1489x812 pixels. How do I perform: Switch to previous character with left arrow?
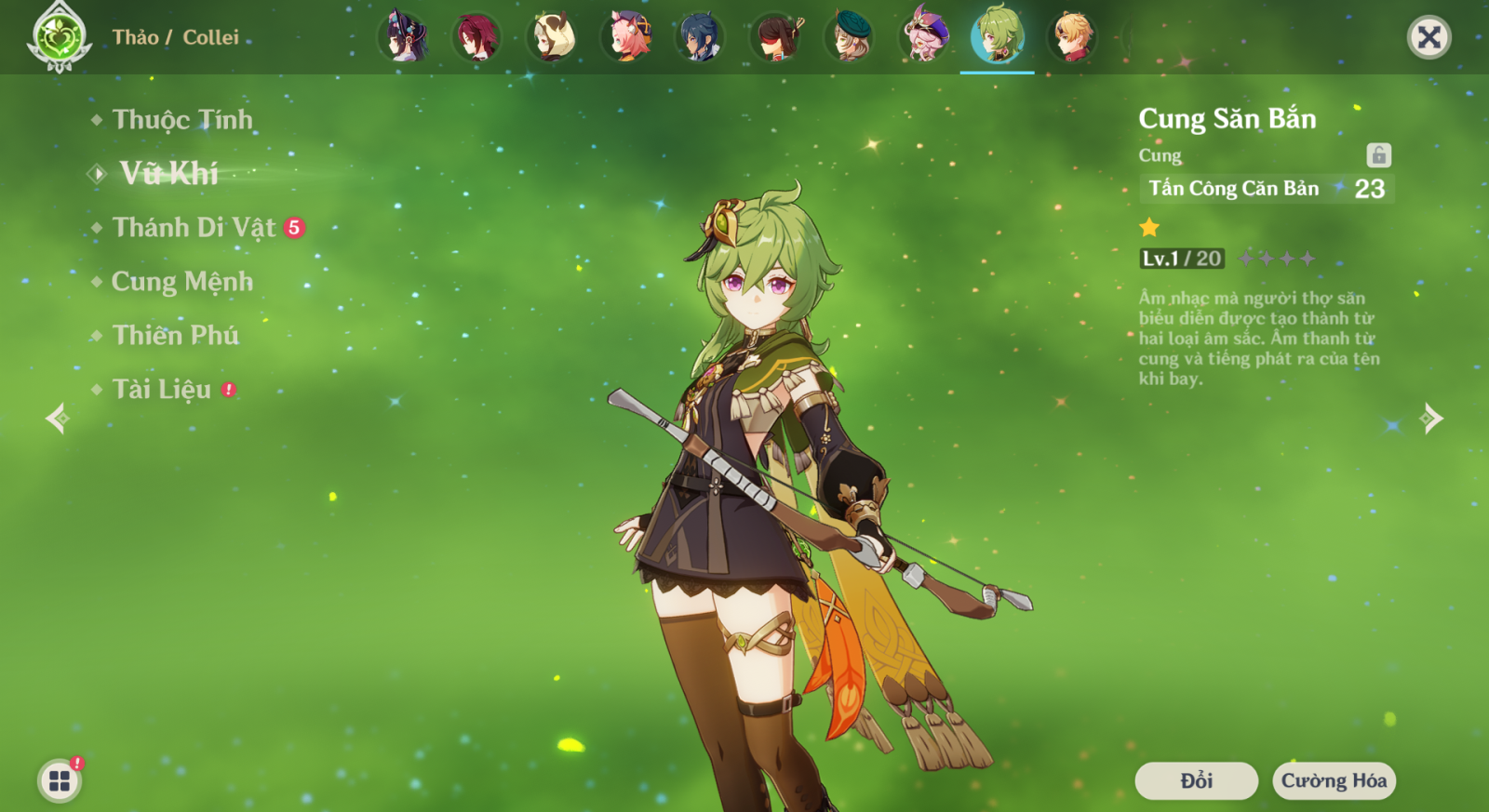point(58,419)
